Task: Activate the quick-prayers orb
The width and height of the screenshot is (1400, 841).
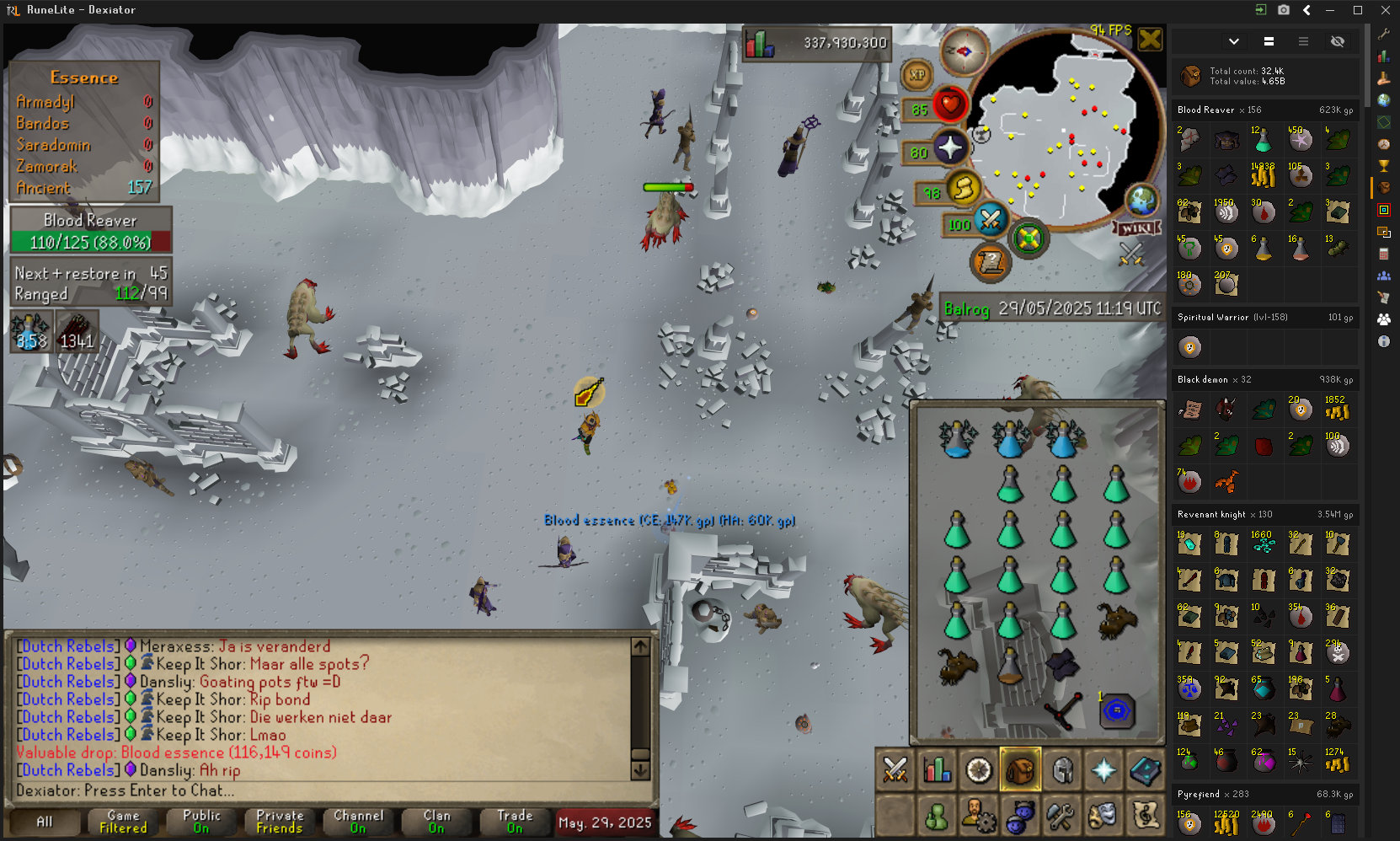Action: 950,147
